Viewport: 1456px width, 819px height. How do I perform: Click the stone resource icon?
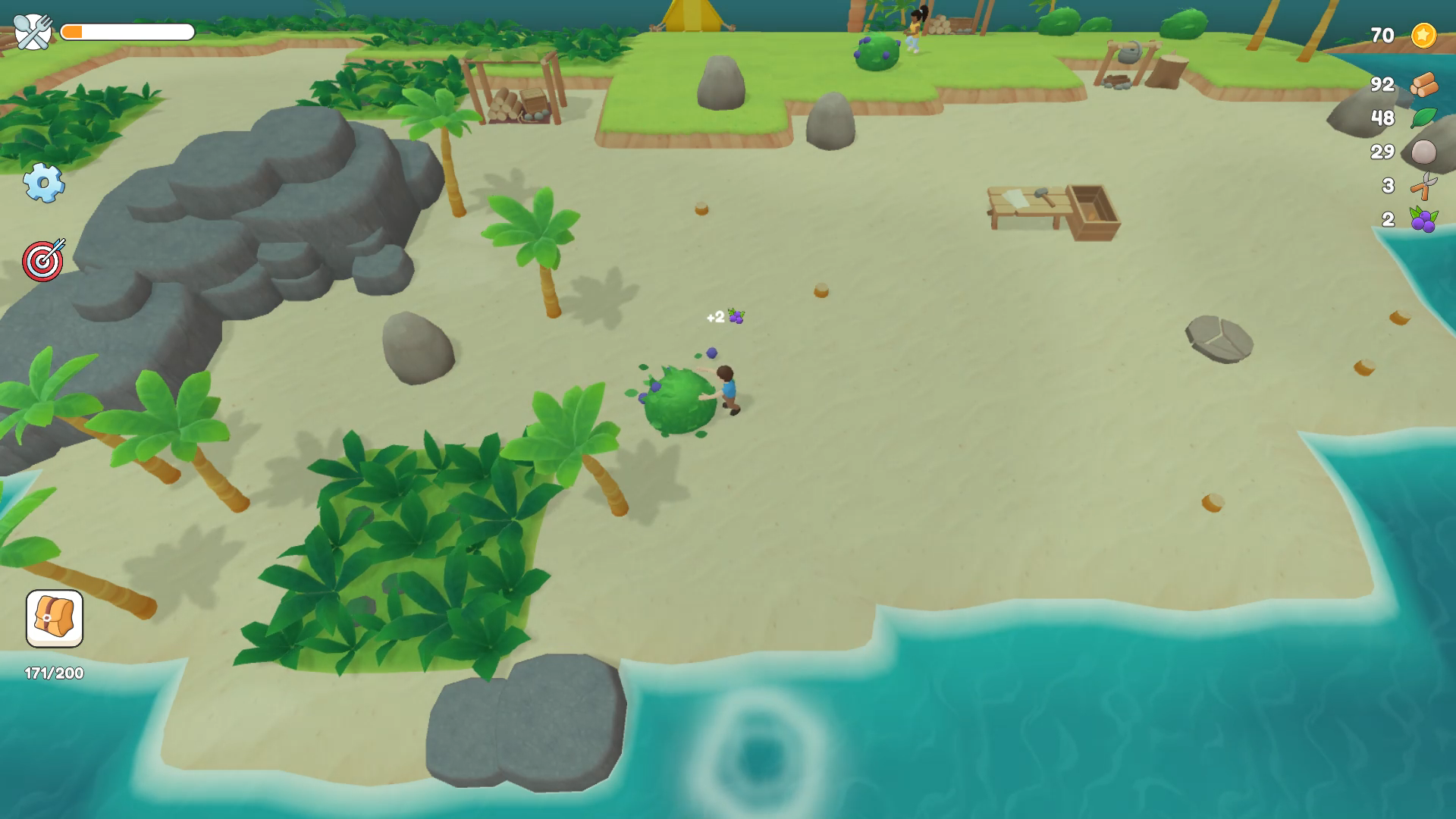(x=1424, y=152)
